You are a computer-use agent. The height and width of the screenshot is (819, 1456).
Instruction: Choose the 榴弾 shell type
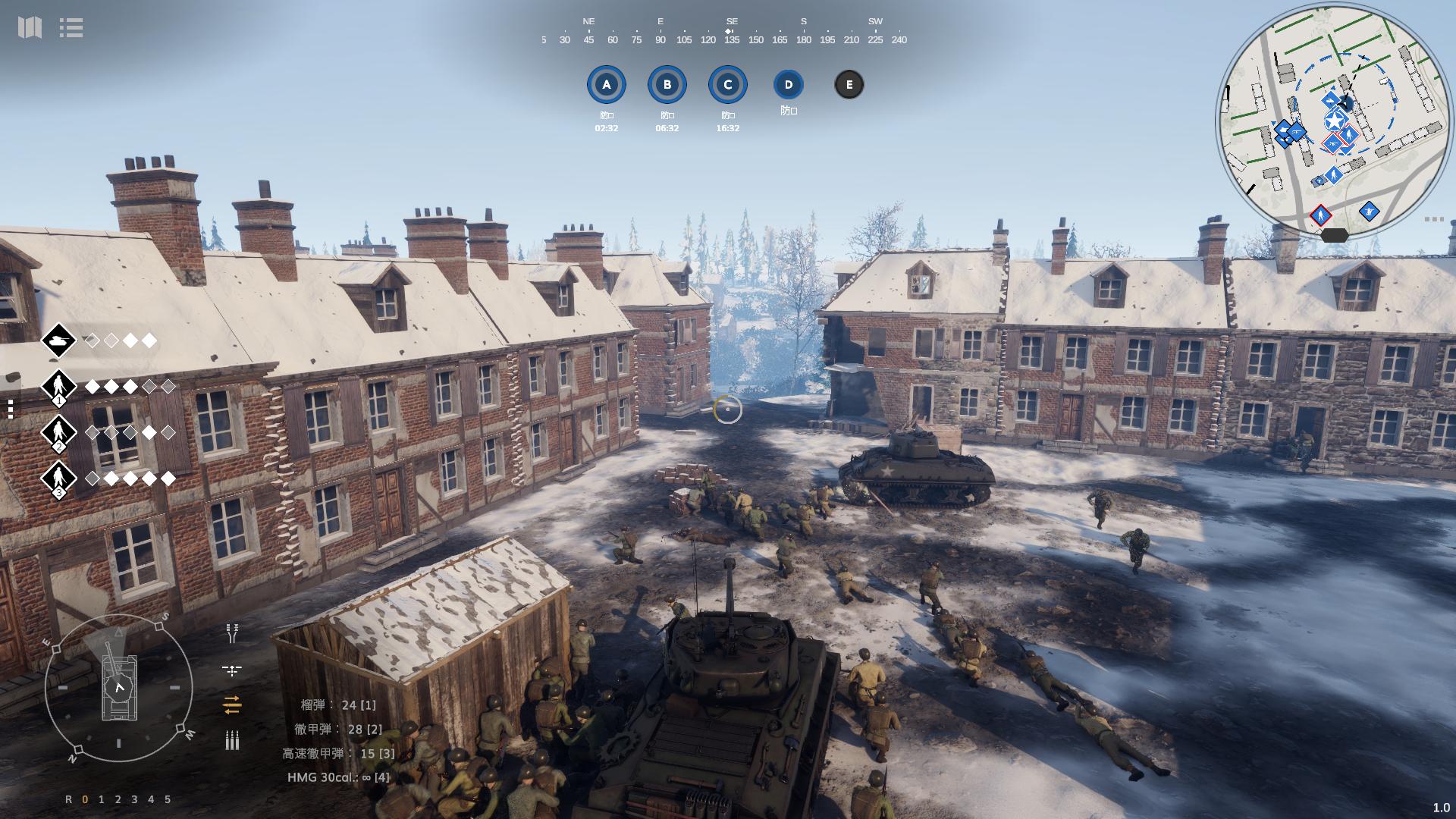(x=337, y=705)
